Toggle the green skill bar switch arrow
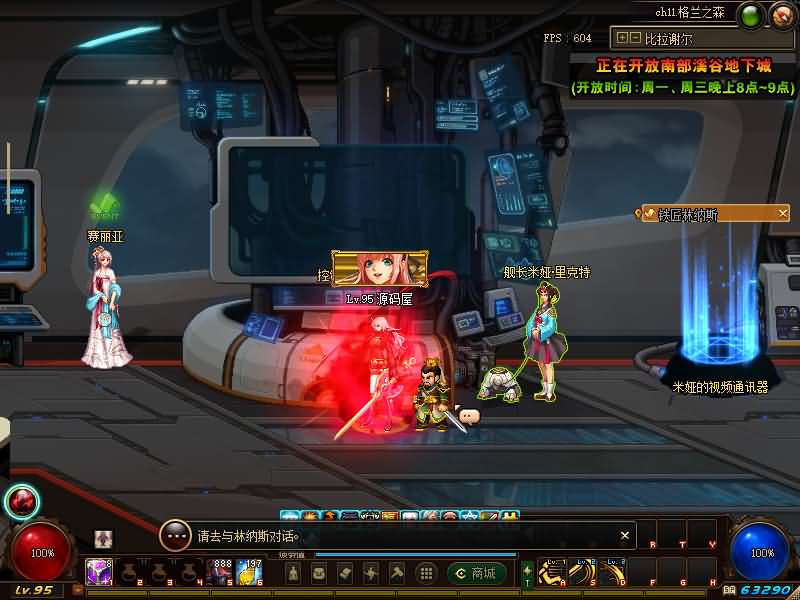Image resolution: width=800 pixels, height=600 pixels. (527, 573)
